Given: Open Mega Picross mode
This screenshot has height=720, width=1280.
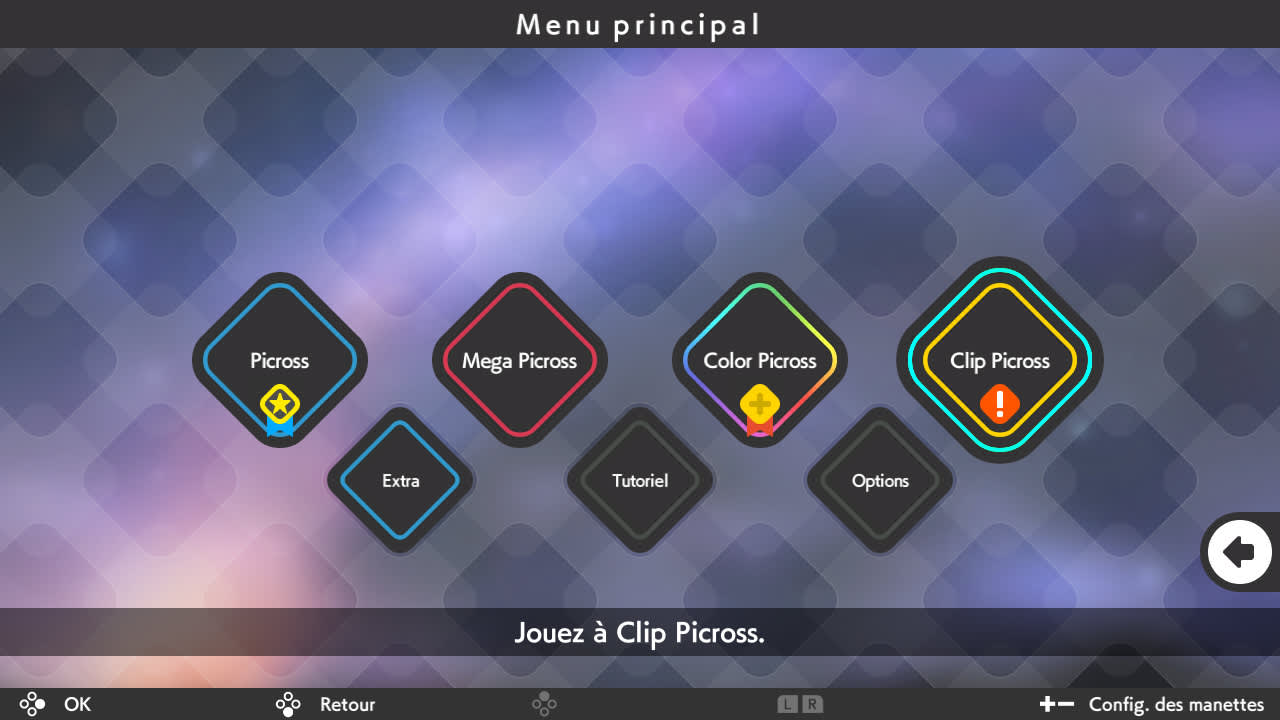Looking at the screenshot, I should pyautogui.click(x=519, y=361).
